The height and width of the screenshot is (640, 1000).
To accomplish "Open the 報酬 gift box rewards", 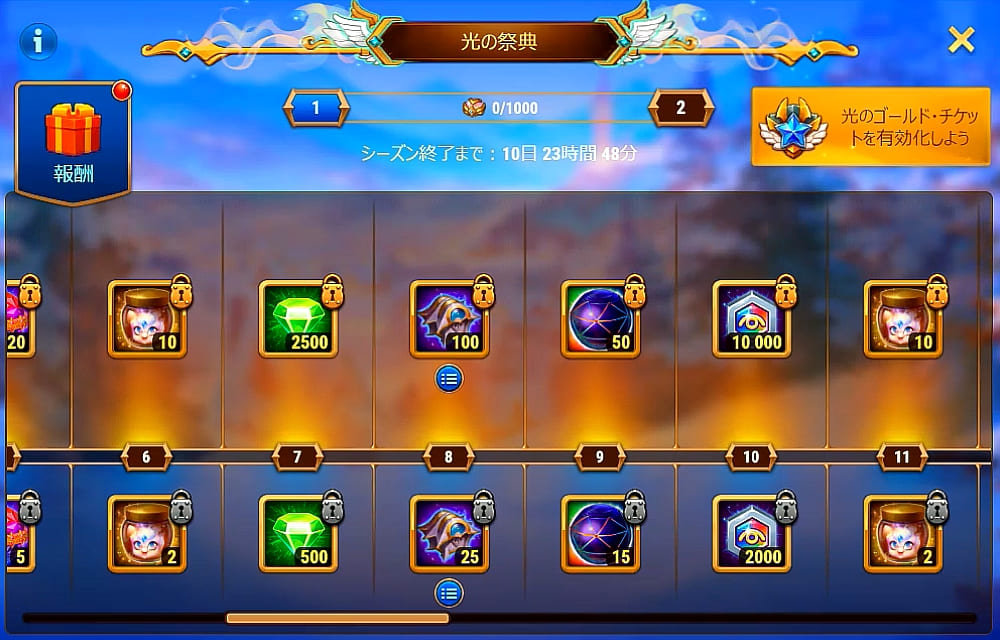I will (73, 143).
